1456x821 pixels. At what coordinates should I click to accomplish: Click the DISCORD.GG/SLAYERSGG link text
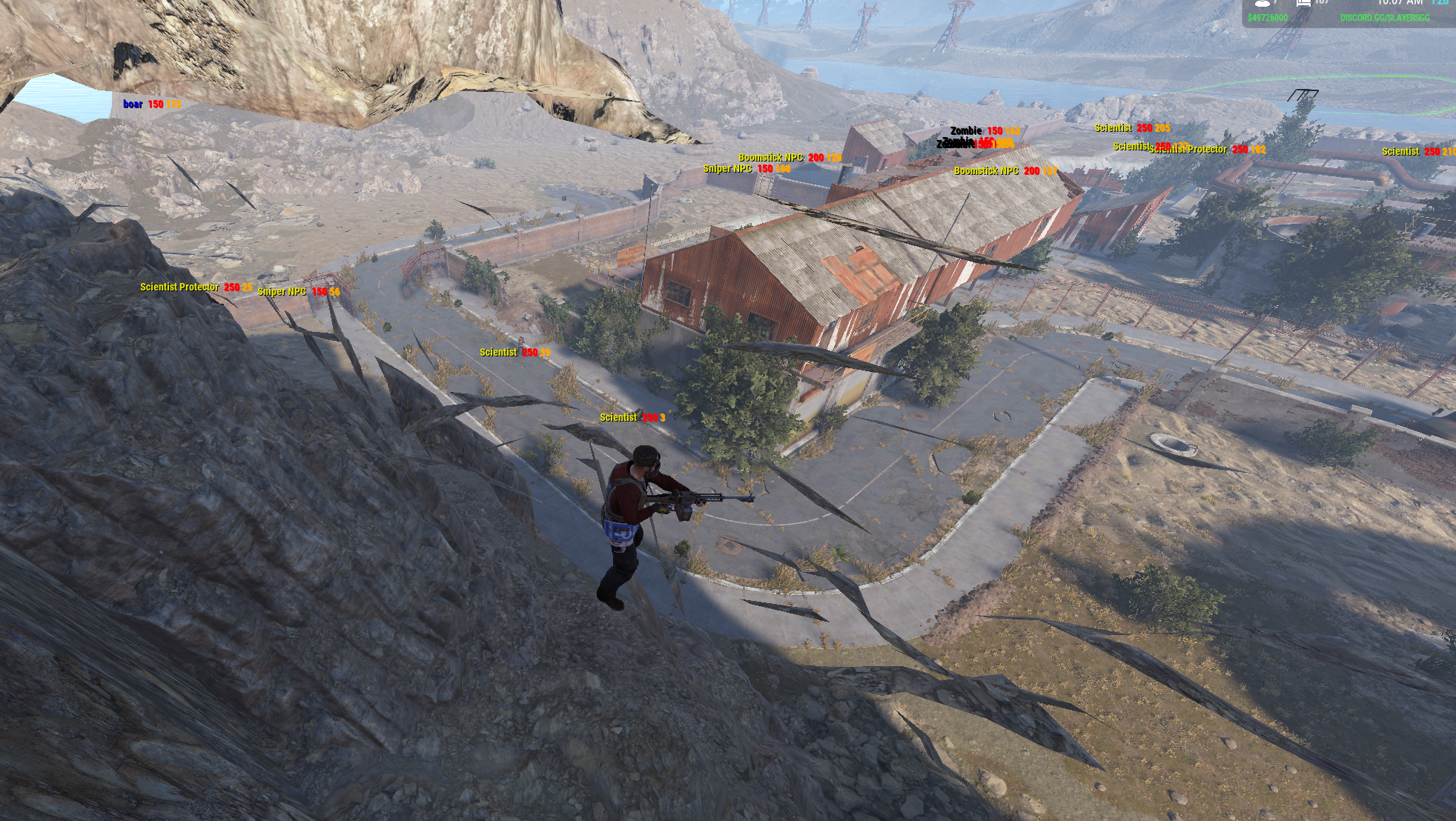1384,18
